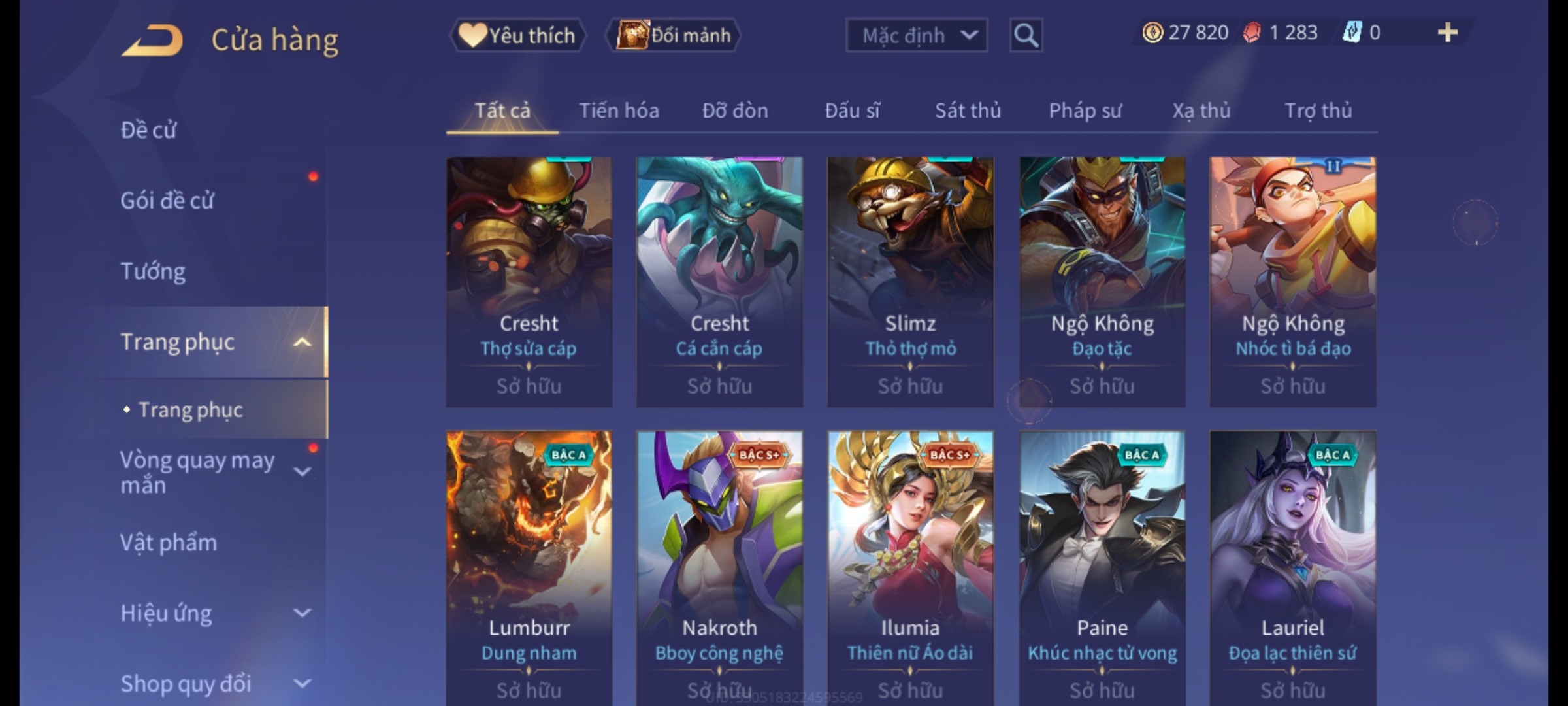
Task: Go to the Vật phẩm section
Action: pos(169,543)
